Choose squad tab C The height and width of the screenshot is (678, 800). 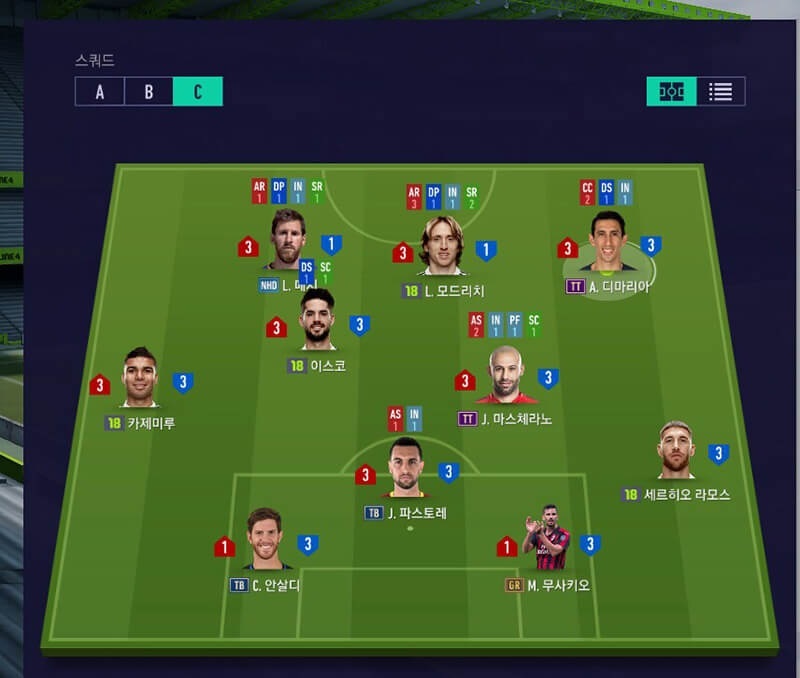197,92
